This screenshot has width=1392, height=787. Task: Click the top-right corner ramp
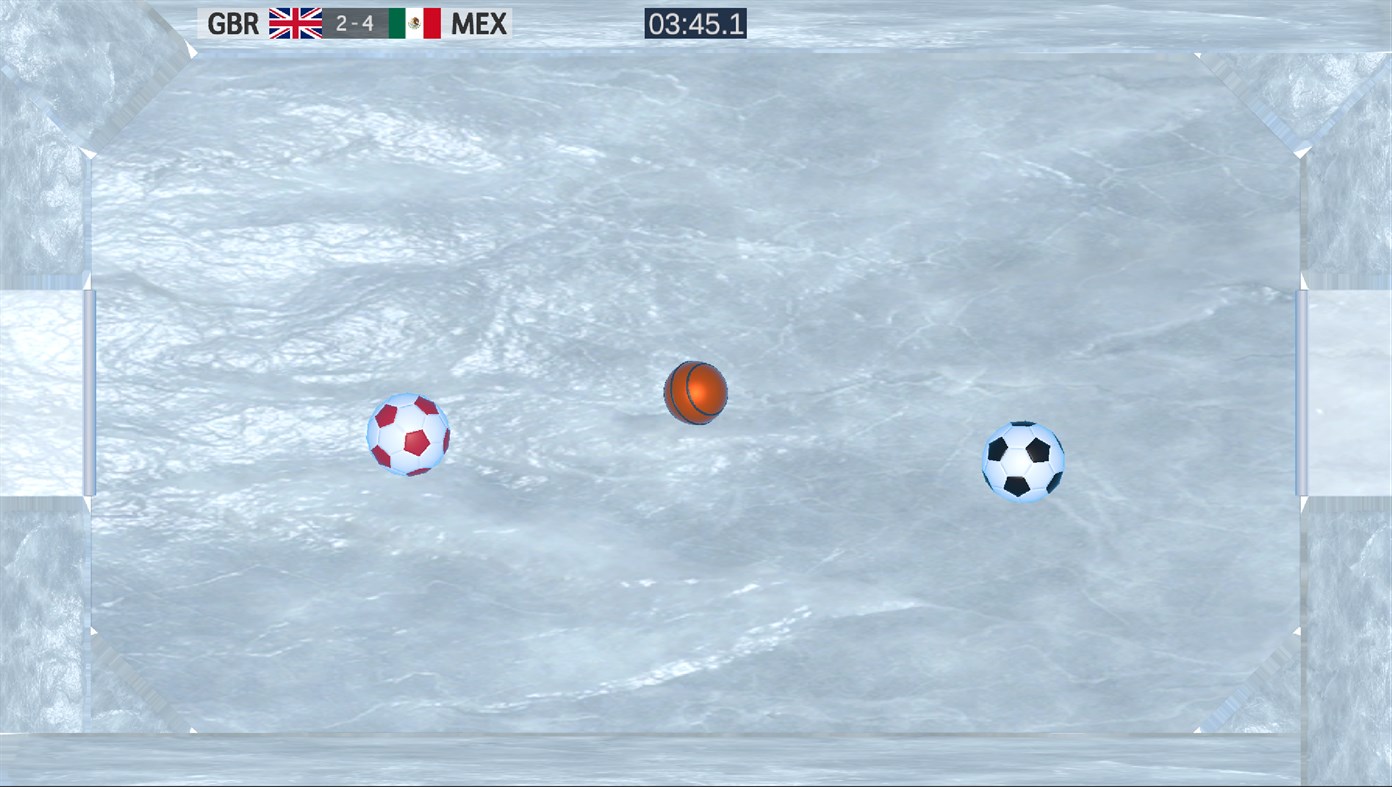tap(1250, 105)
